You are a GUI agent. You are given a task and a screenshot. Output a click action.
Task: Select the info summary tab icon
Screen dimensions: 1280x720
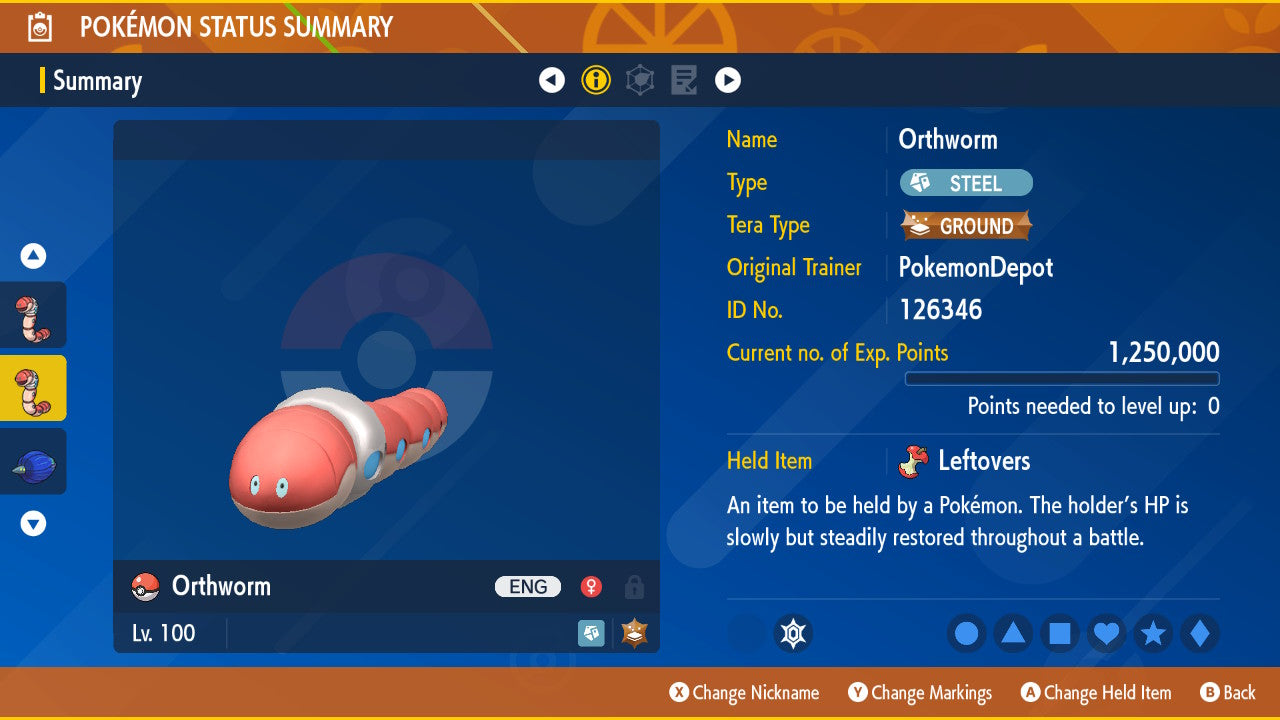pos(596,80)
